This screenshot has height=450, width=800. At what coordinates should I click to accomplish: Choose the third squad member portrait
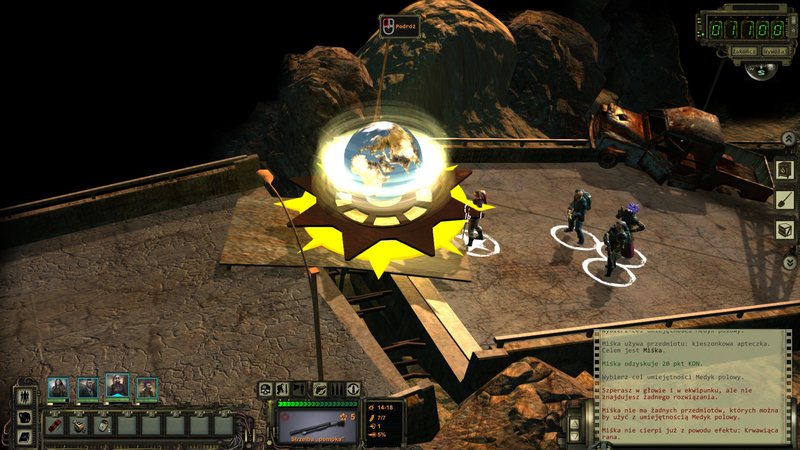click(117, 386)
